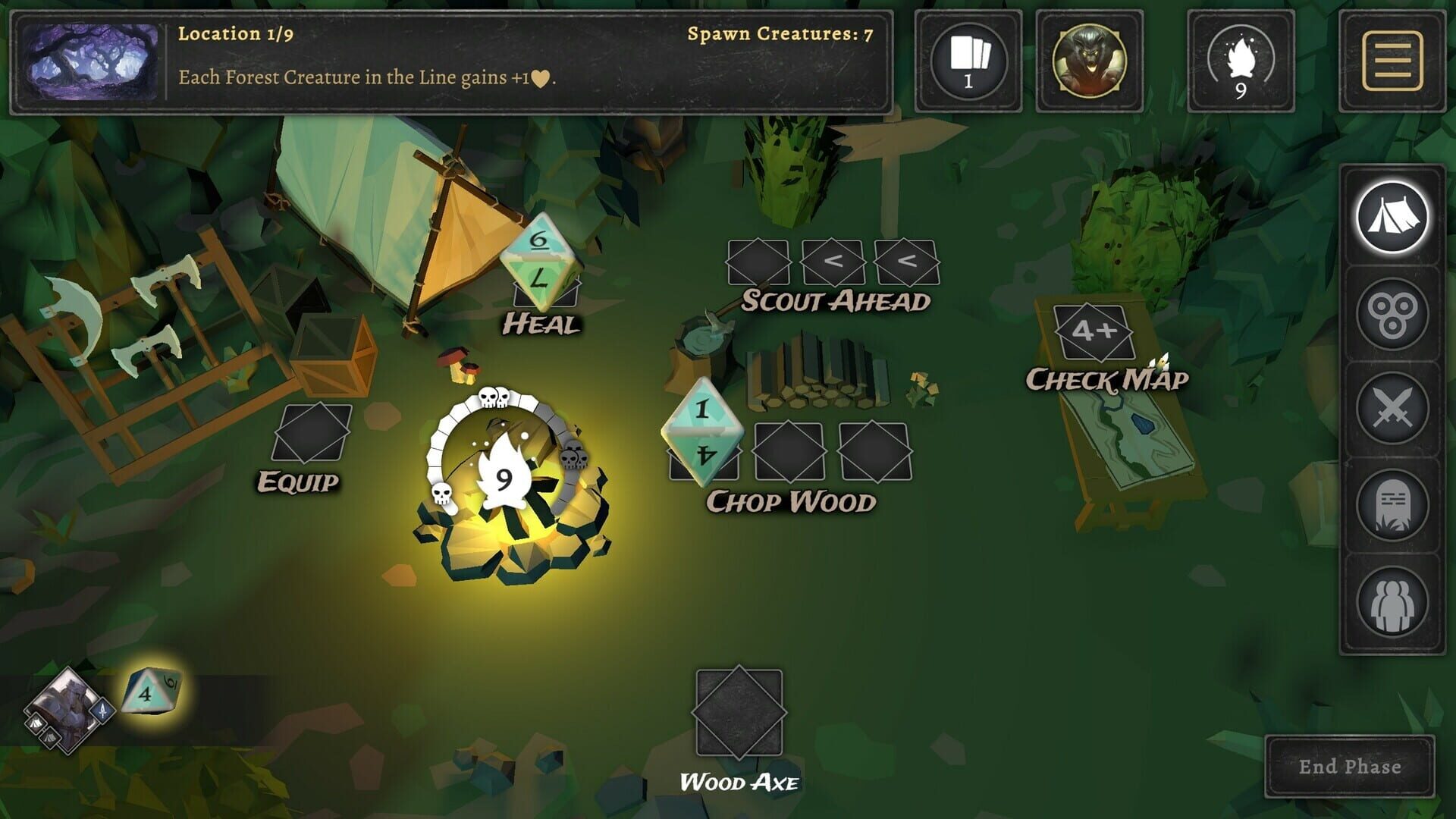Open the deck of cards panel
The image size is (1456, 819).
click(968, 61)
